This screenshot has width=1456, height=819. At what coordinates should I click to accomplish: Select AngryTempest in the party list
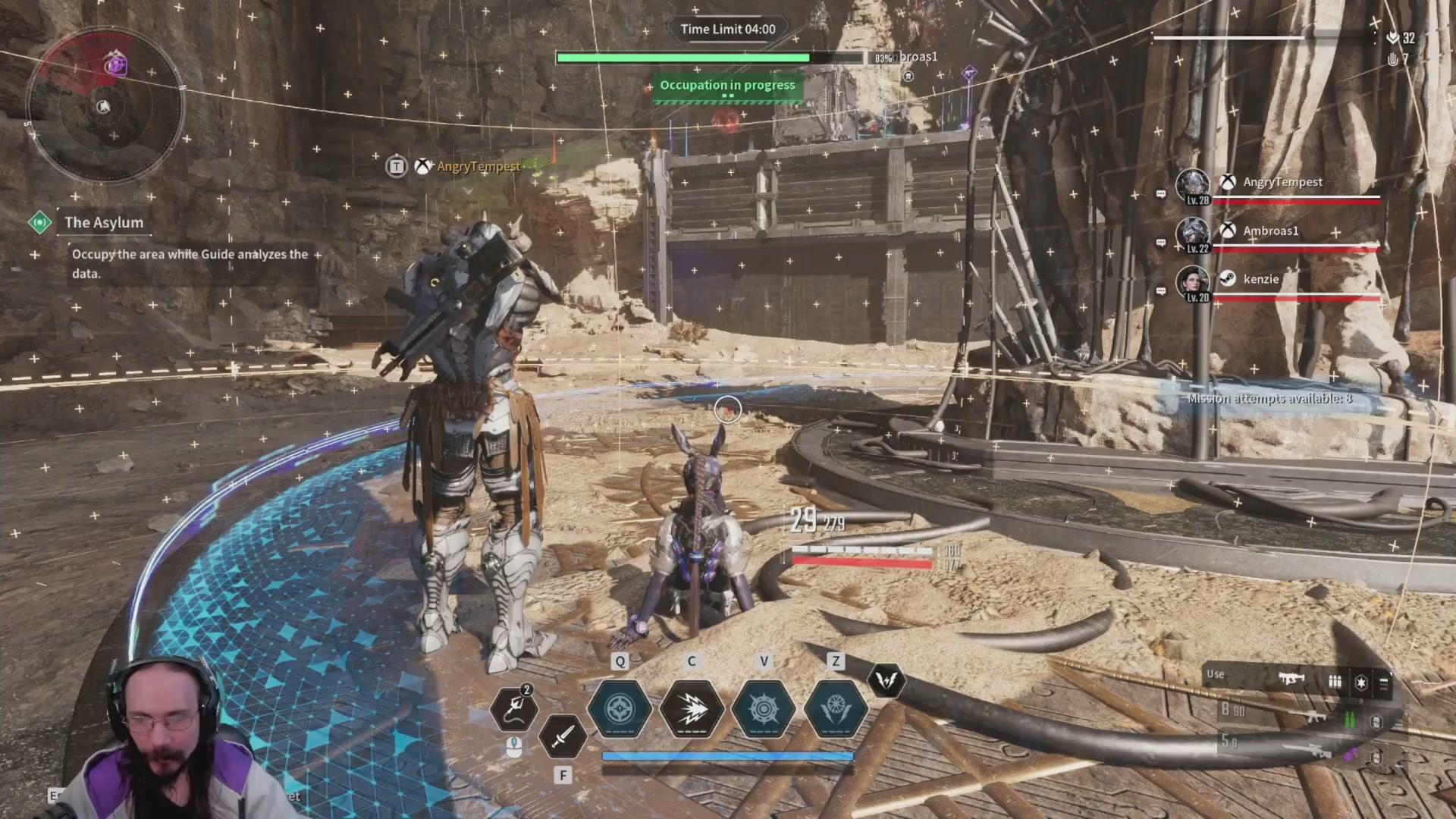pyautogui.click(x=1282, y=182)
